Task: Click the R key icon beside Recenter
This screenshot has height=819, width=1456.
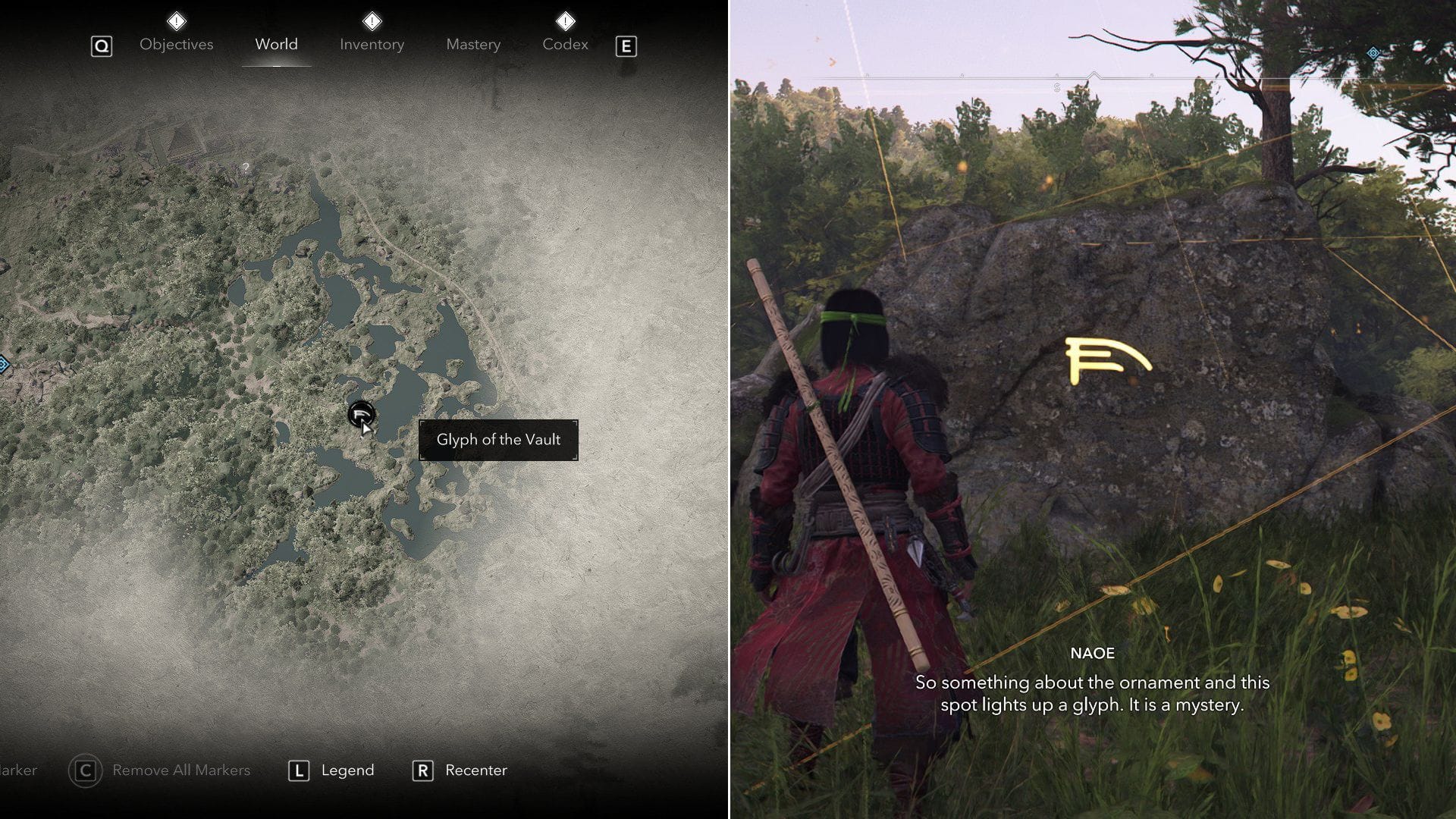Action: (422, 770)
